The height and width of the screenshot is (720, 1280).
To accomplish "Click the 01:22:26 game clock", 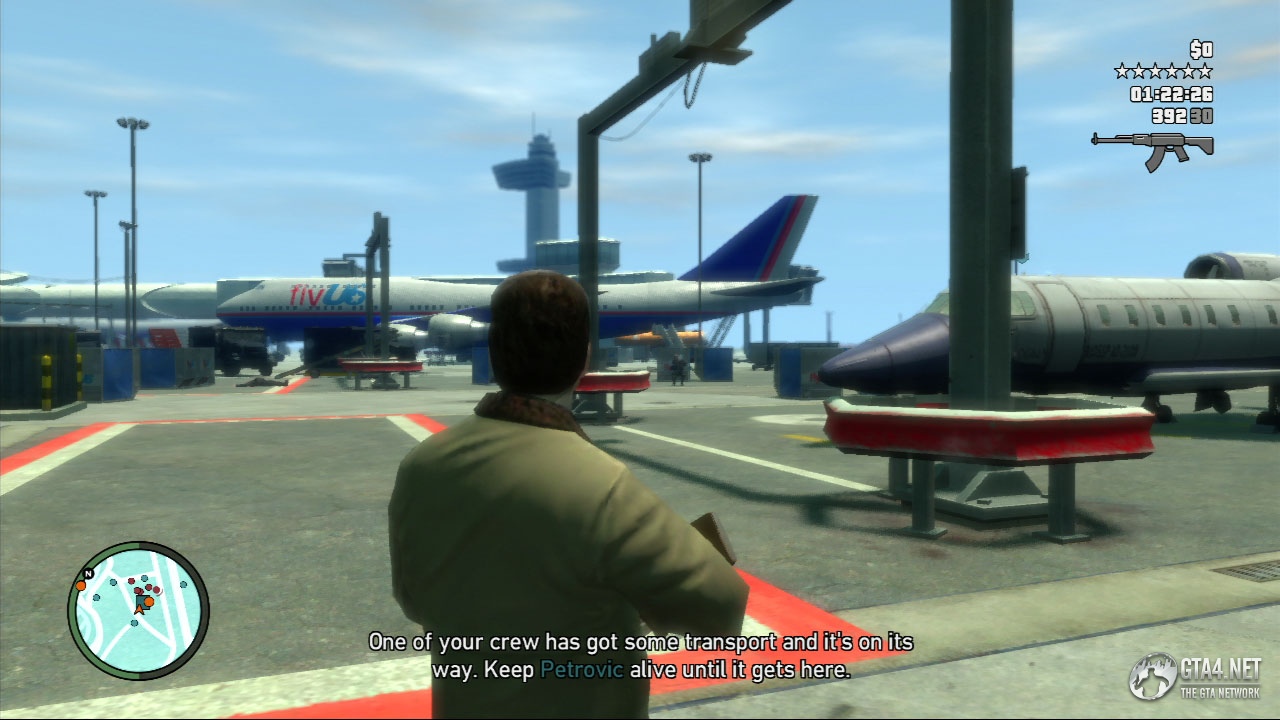I will click(1170, 95).
